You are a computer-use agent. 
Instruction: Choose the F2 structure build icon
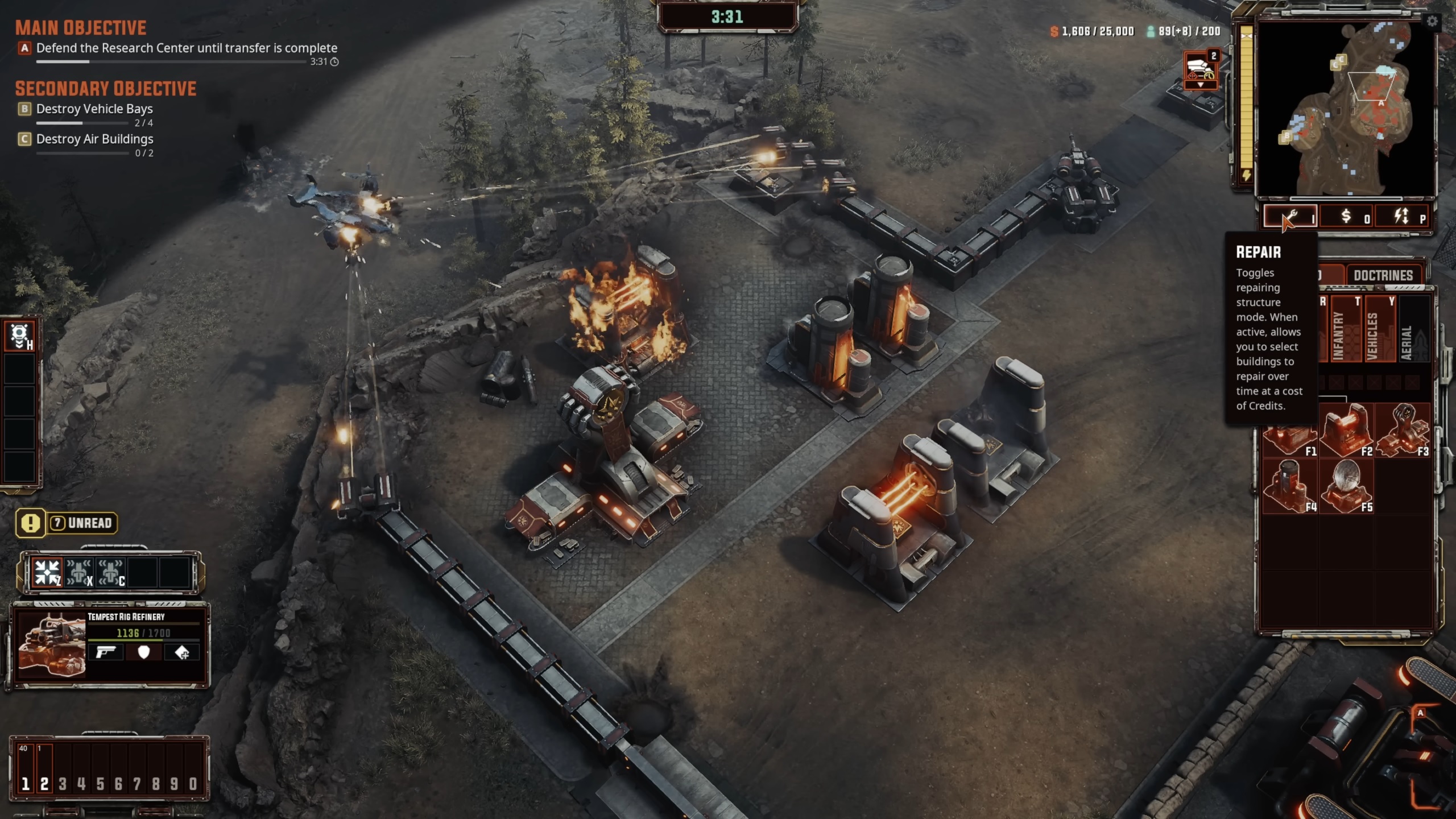(1346, 431)
